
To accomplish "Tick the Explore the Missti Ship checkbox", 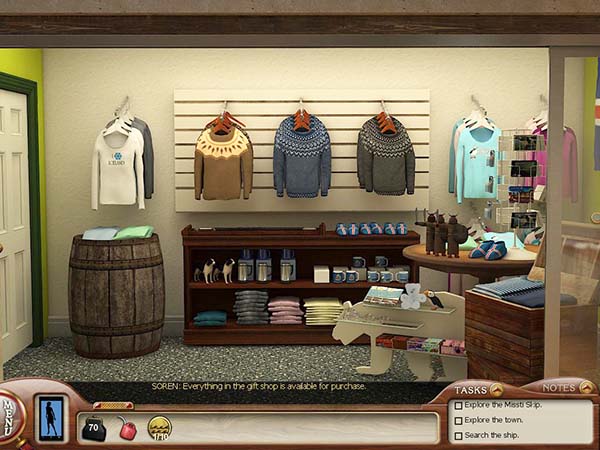I will coord(458,406).
